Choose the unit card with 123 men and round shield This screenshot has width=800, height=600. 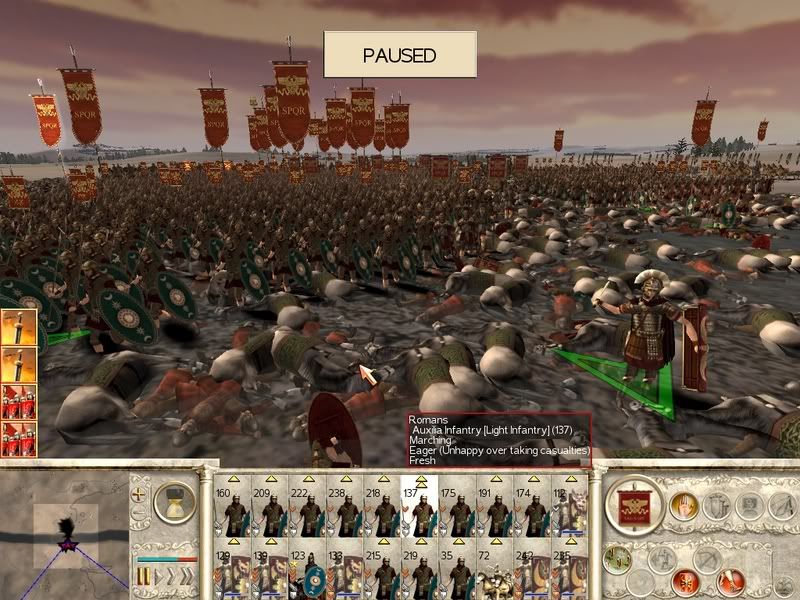pyautogui.click(x=308, y=576)
